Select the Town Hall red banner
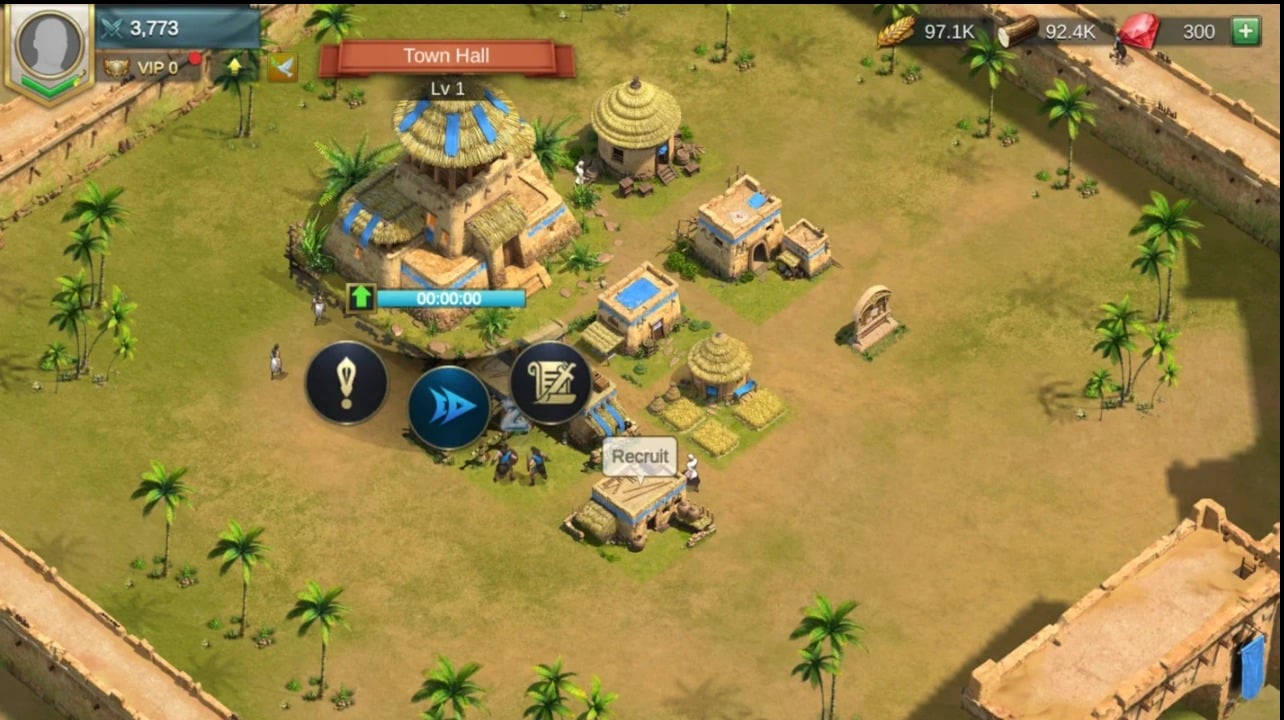1284x720 pixels. (x=446, y=57)
